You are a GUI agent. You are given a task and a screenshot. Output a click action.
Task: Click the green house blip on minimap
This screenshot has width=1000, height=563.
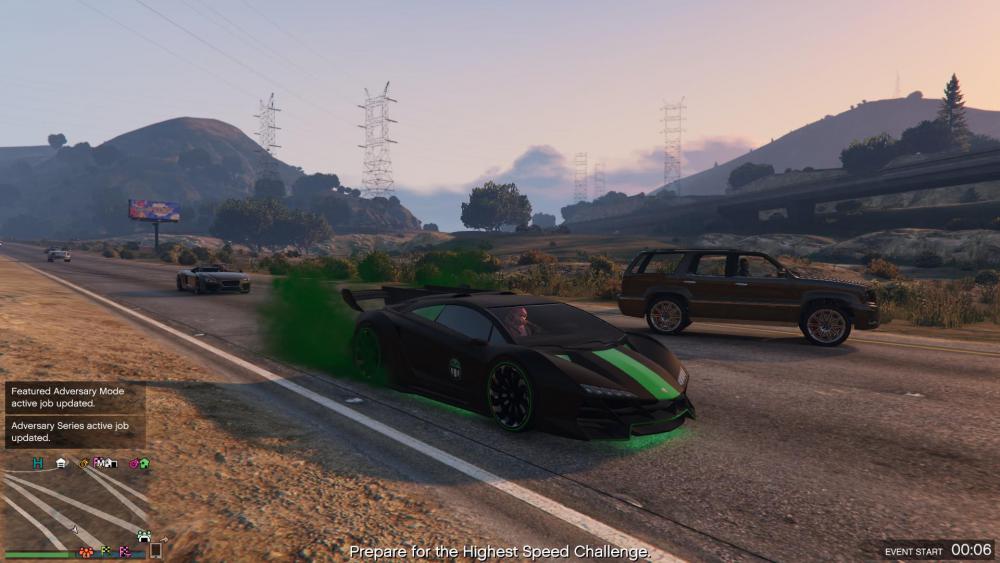pyautogui.click(x=144, y=463)
